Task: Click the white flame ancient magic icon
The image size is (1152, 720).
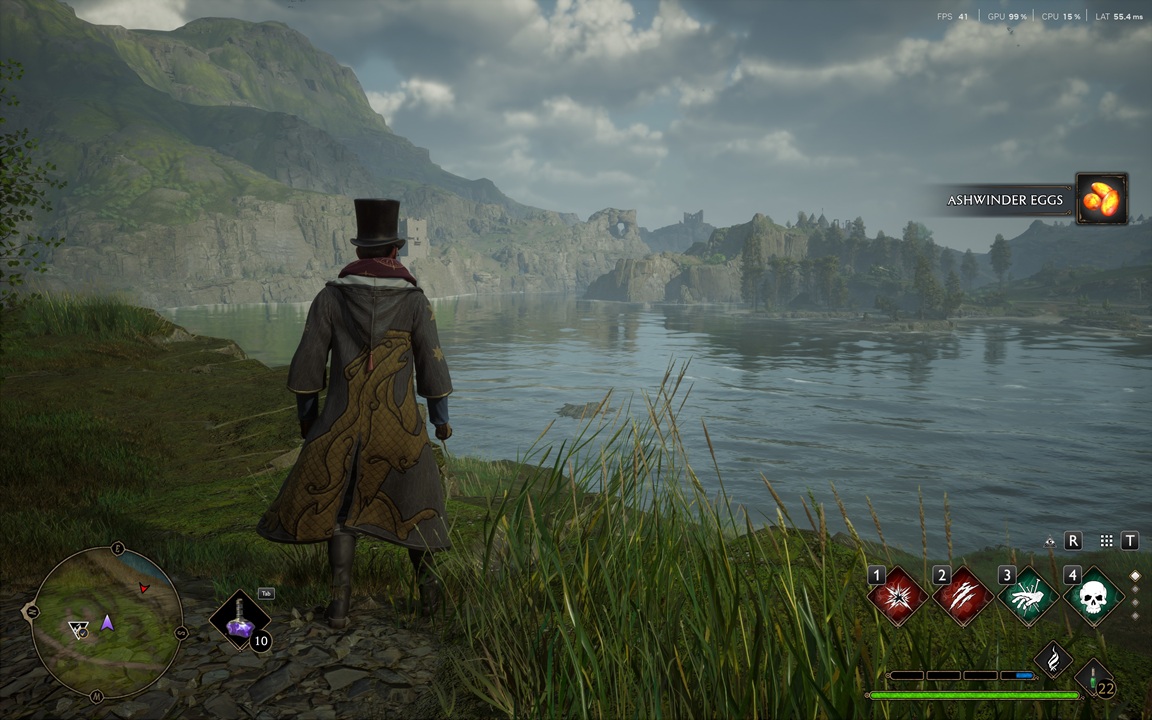Action: tap(1052, 660)
